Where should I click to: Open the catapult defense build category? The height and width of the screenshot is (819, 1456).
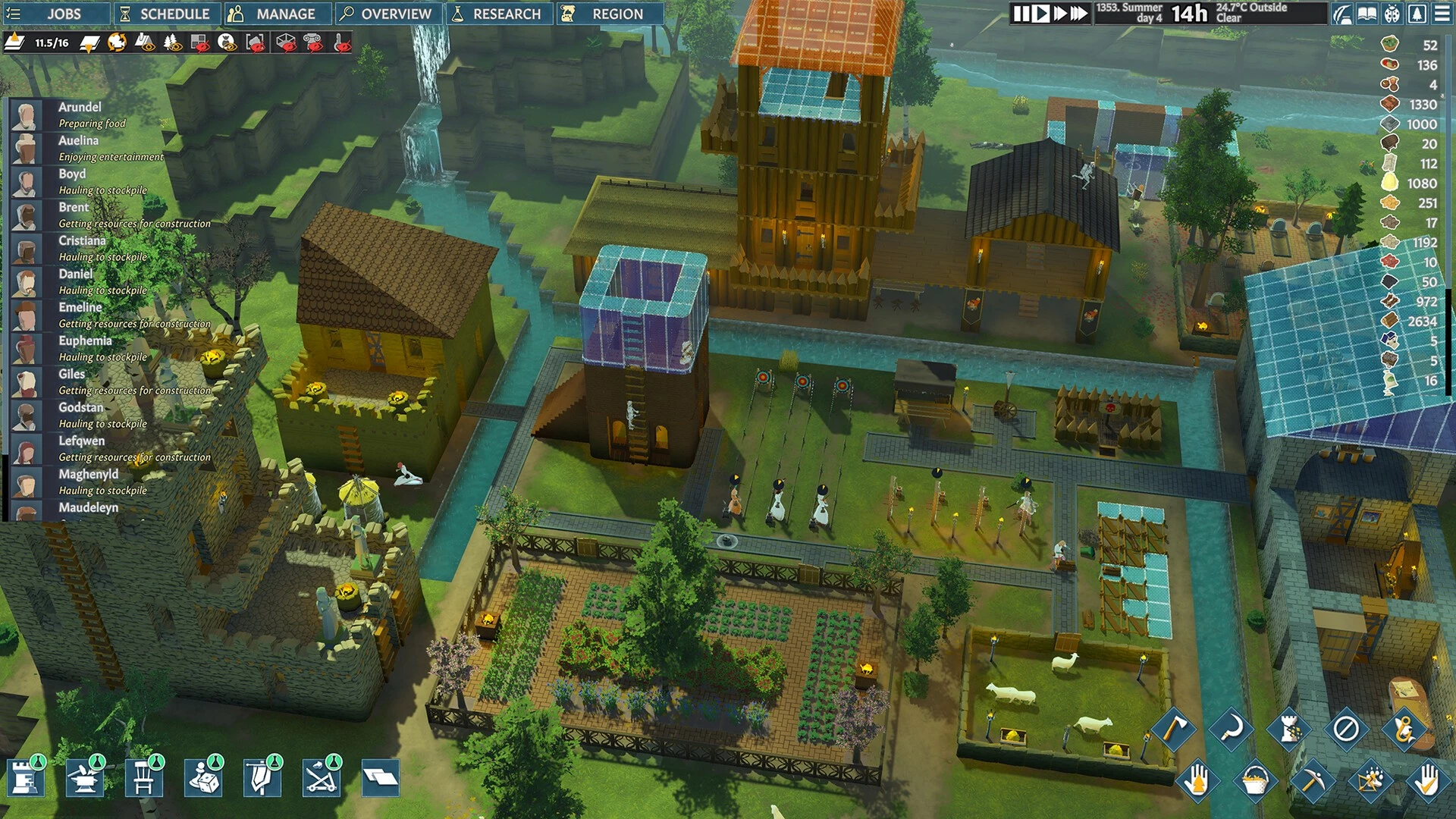(x=322, y=778)
